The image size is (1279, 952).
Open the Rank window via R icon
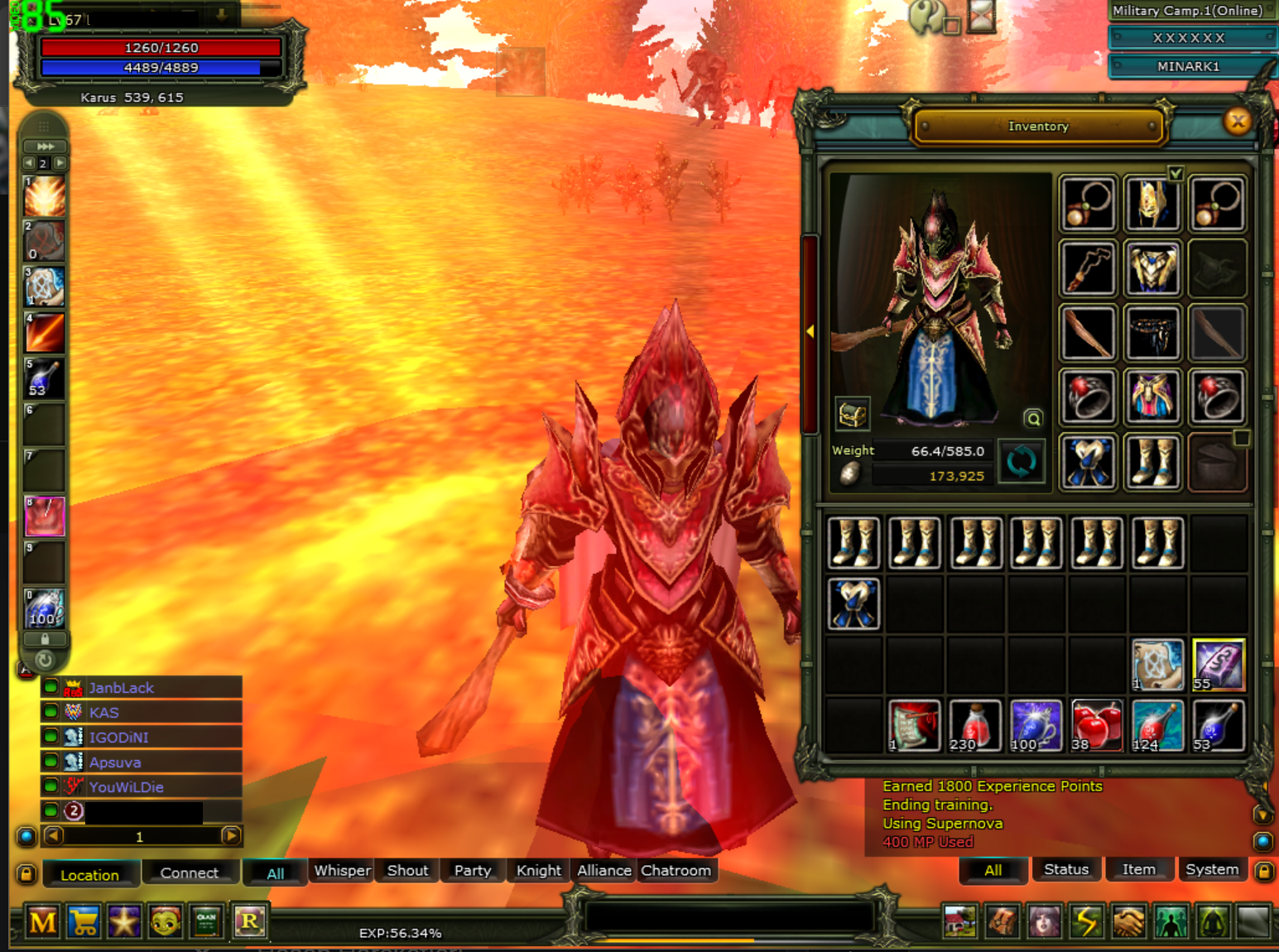249,921
